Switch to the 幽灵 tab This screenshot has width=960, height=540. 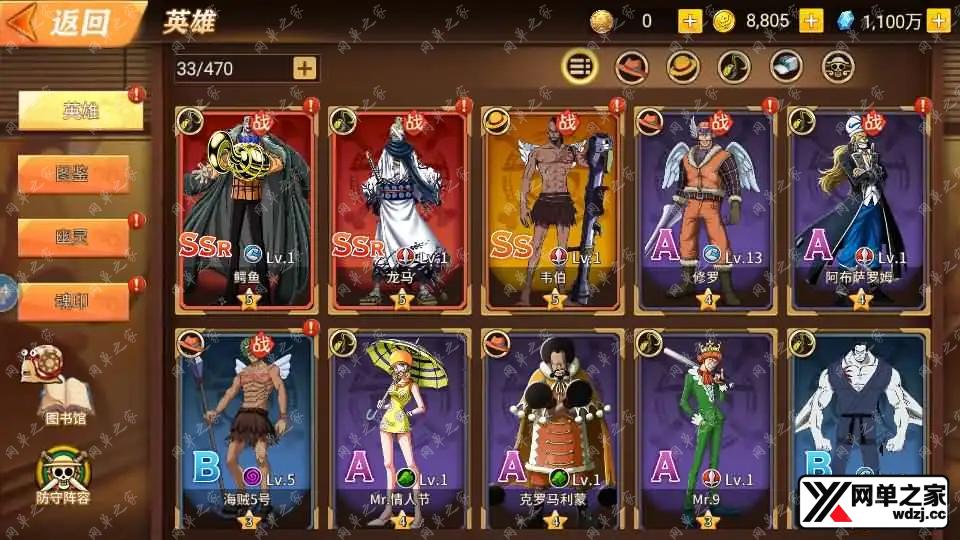click(73, 237)
